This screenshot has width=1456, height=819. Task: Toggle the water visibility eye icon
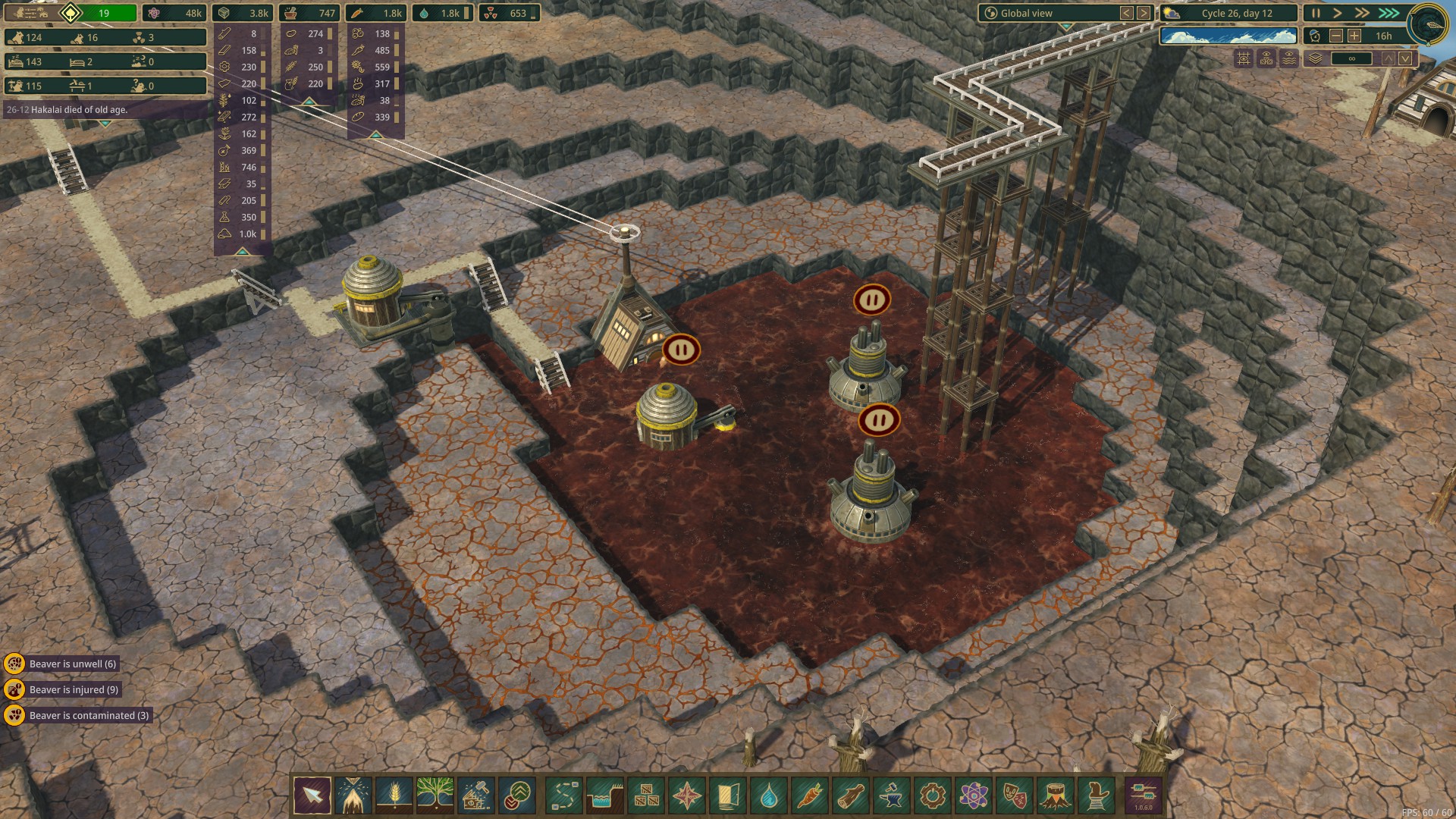click(1289, 58)
